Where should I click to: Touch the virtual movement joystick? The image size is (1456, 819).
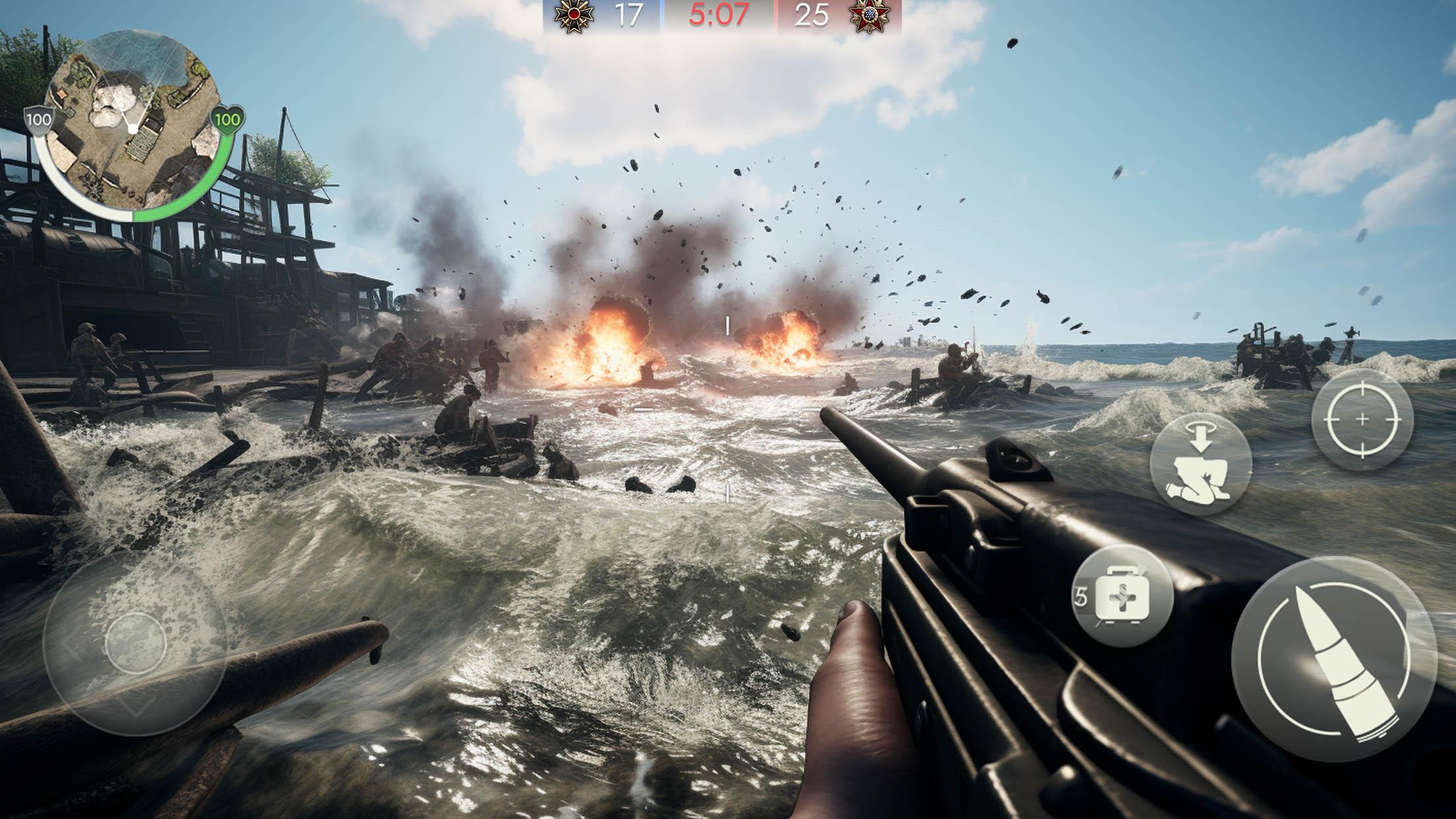click(x=135, y=643)
